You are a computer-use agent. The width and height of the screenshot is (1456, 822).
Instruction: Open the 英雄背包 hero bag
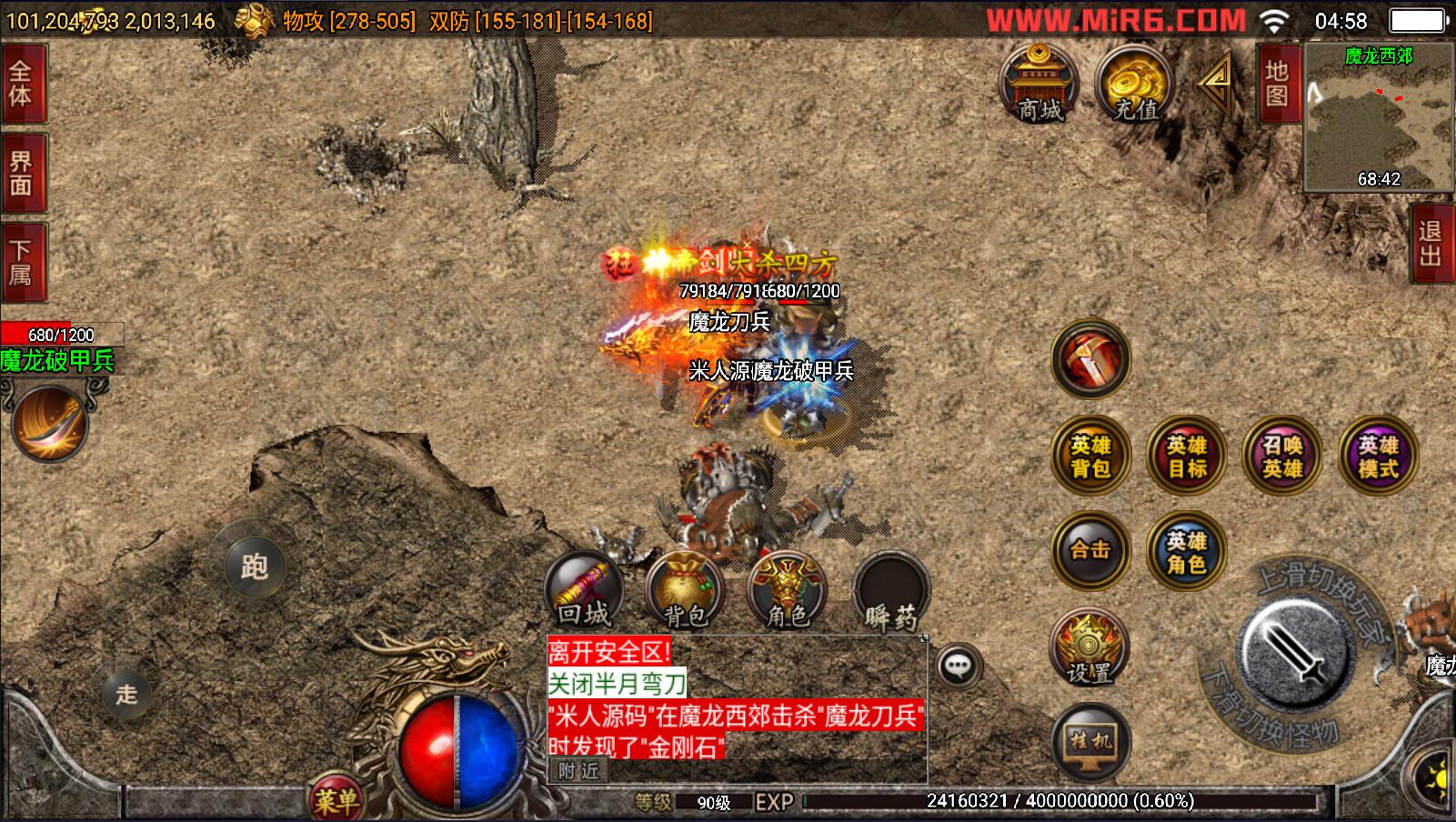(x=1090, y=456)
